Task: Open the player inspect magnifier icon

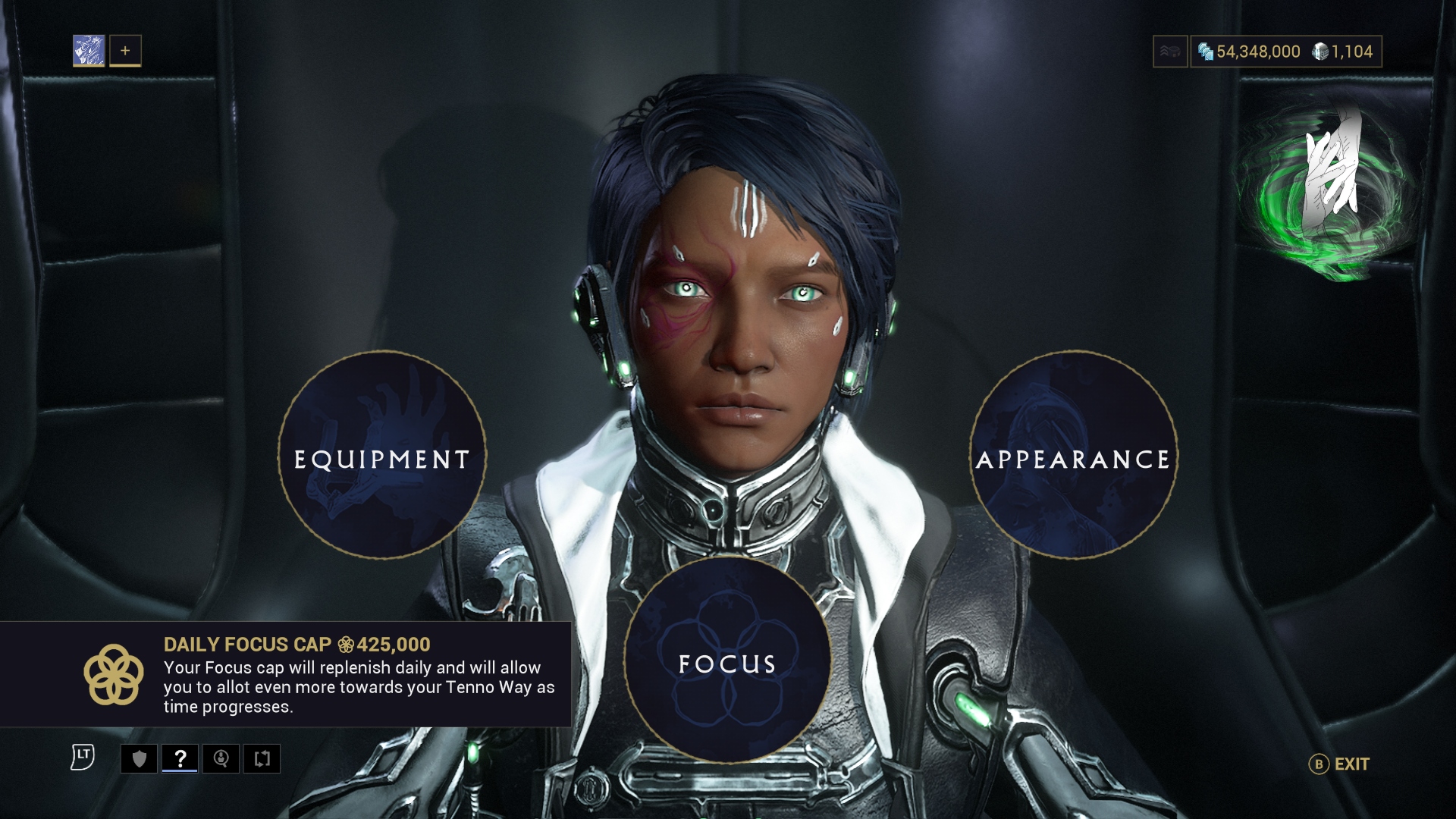Action: [221, 758]
